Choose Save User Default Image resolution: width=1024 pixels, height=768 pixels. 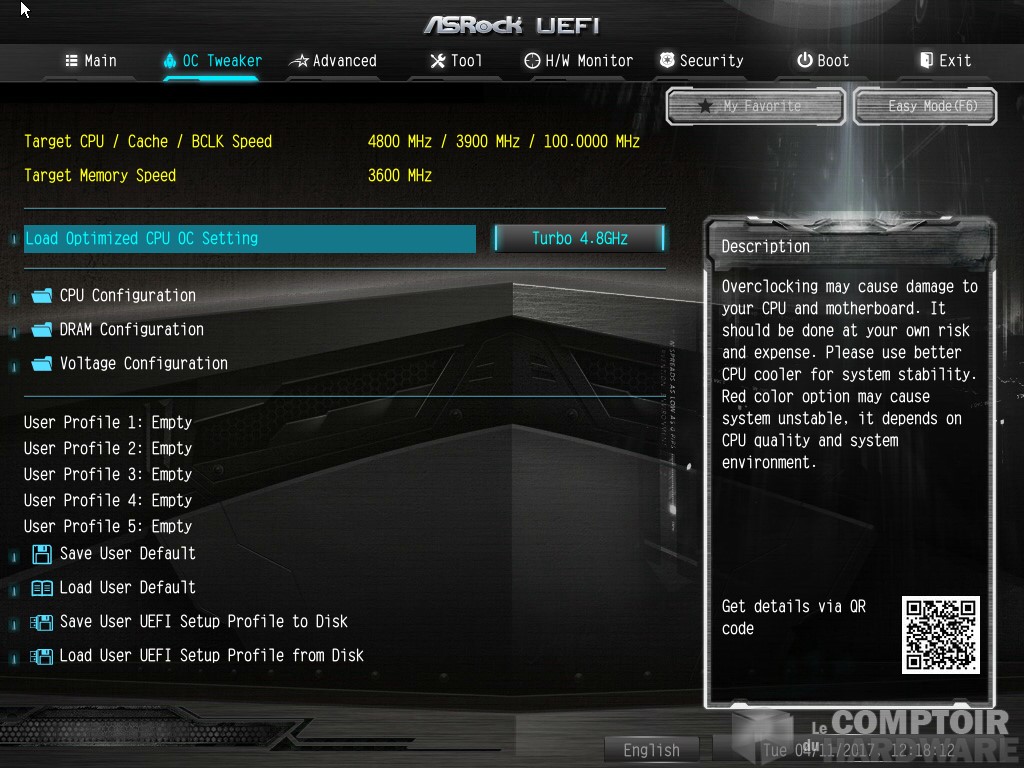click(x=127, y=554)
